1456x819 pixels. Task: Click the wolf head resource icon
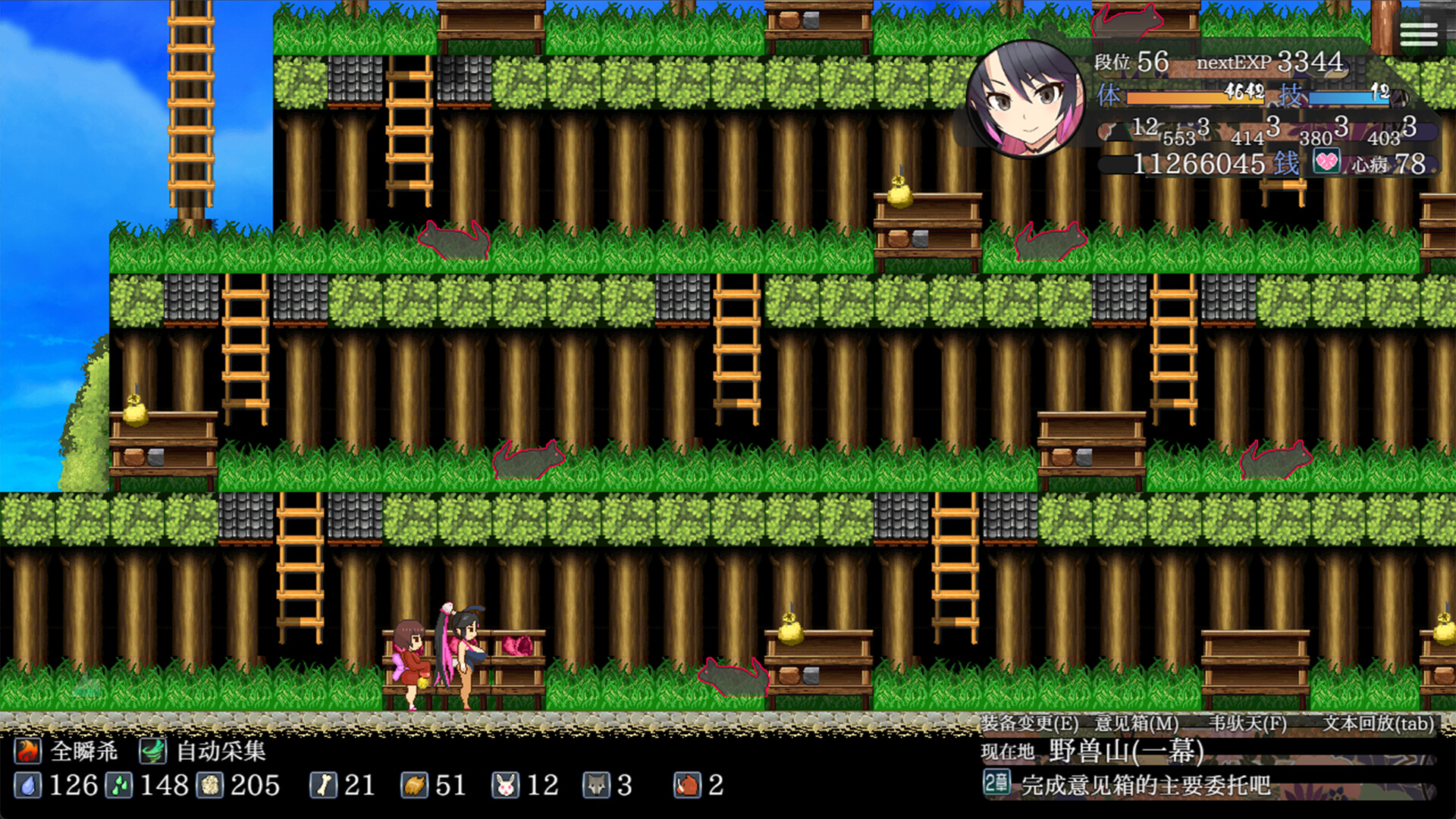[598, 786]
